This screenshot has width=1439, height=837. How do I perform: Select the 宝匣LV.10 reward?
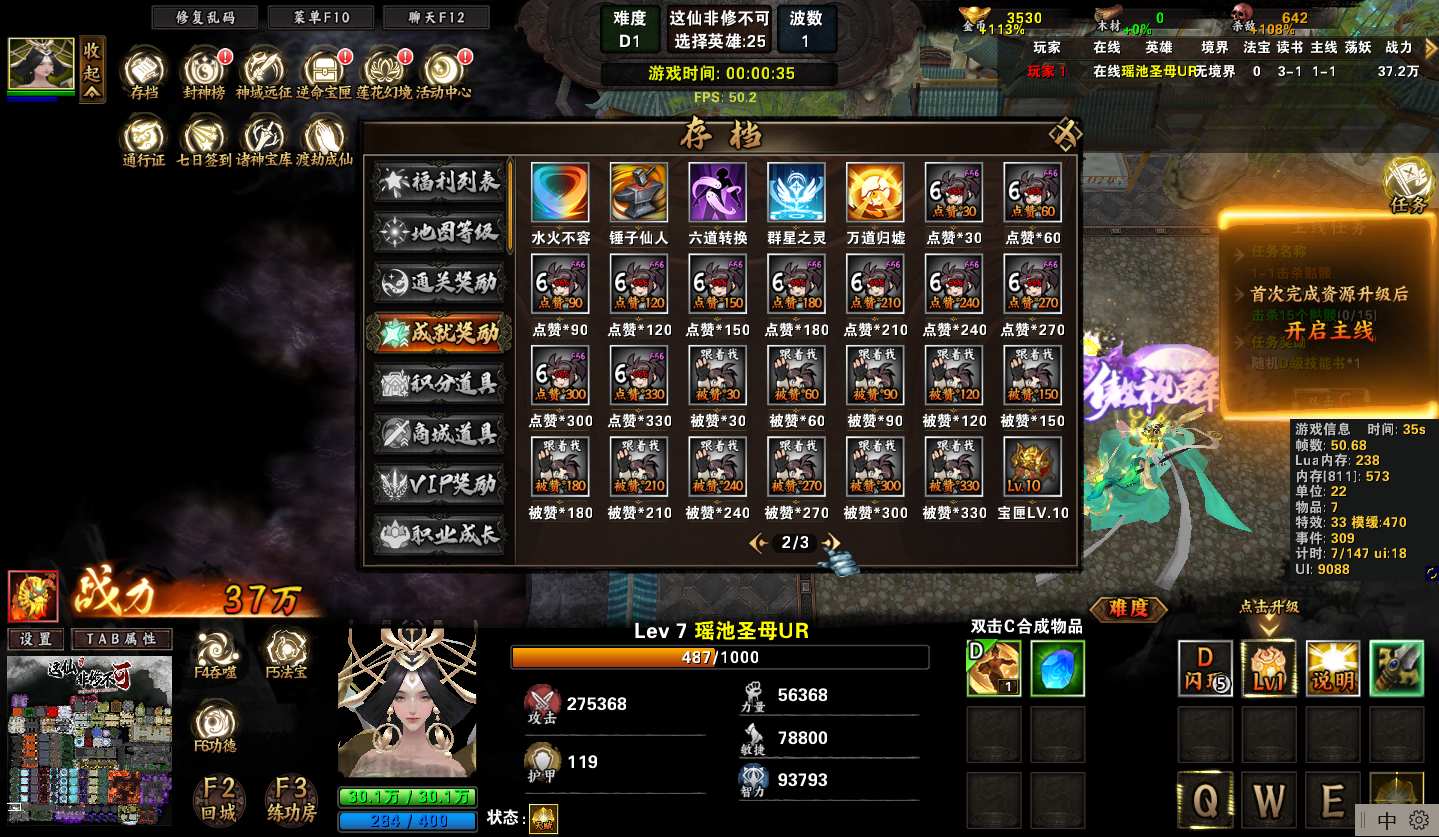click(x=1033, y=468)
